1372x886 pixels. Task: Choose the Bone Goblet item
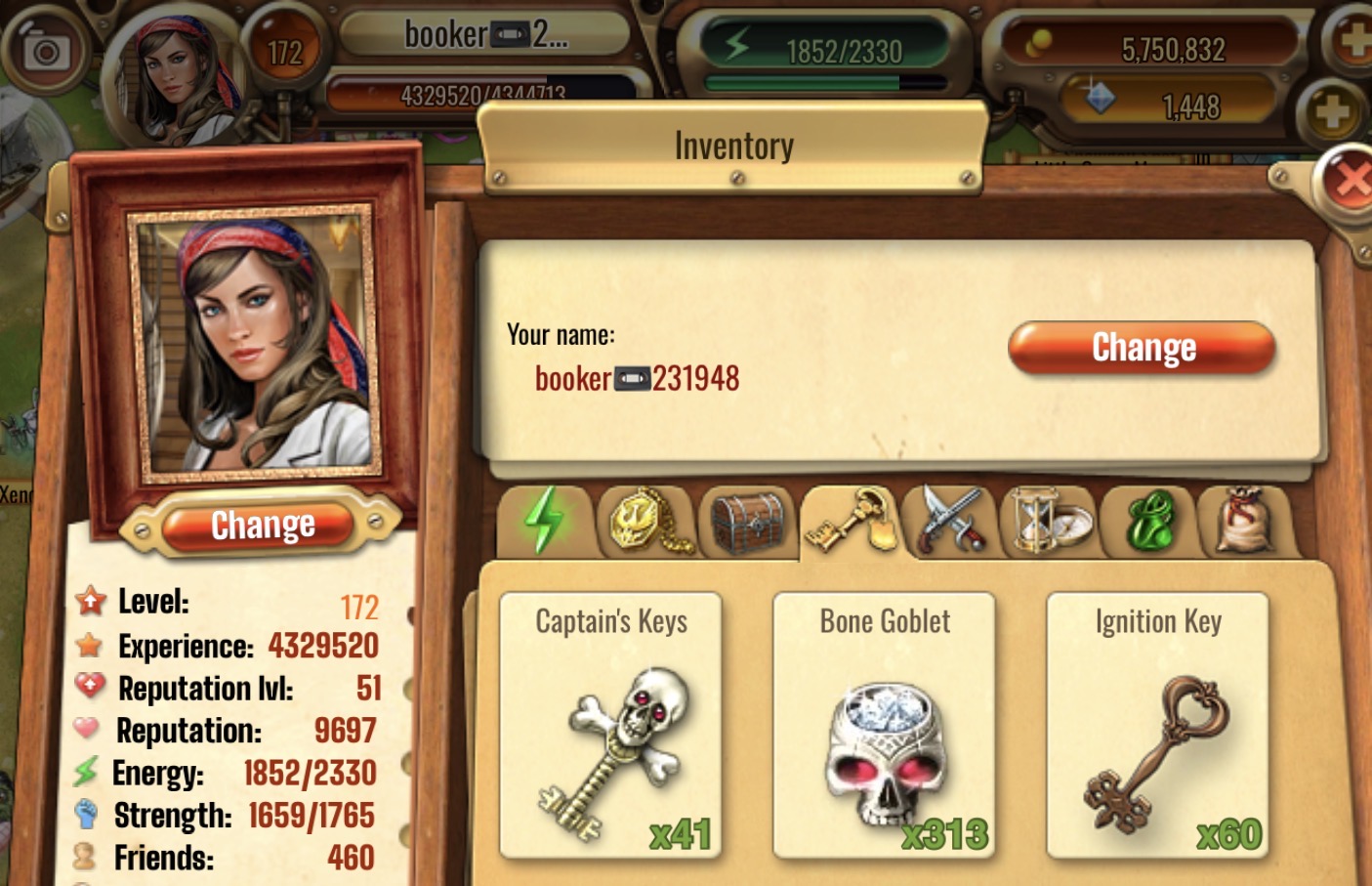click(884, 725)
